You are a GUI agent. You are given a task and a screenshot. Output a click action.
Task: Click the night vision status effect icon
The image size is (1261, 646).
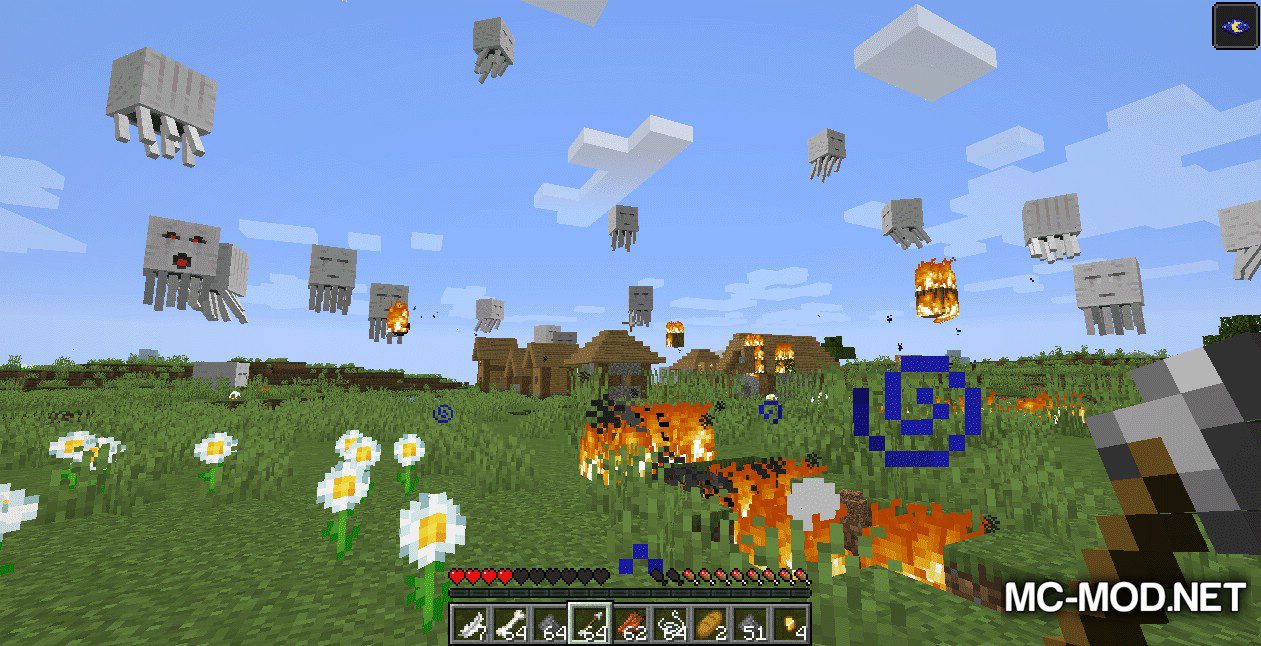(x=1233, y=26)
